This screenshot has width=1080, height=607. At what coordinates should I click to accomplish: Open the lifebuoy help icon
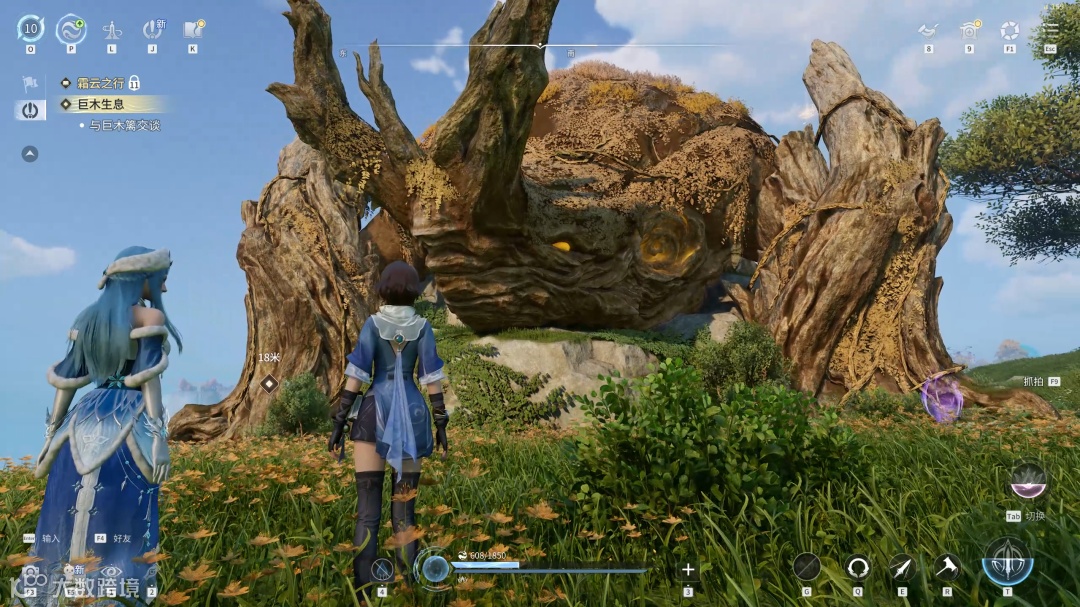[1010, 30]
